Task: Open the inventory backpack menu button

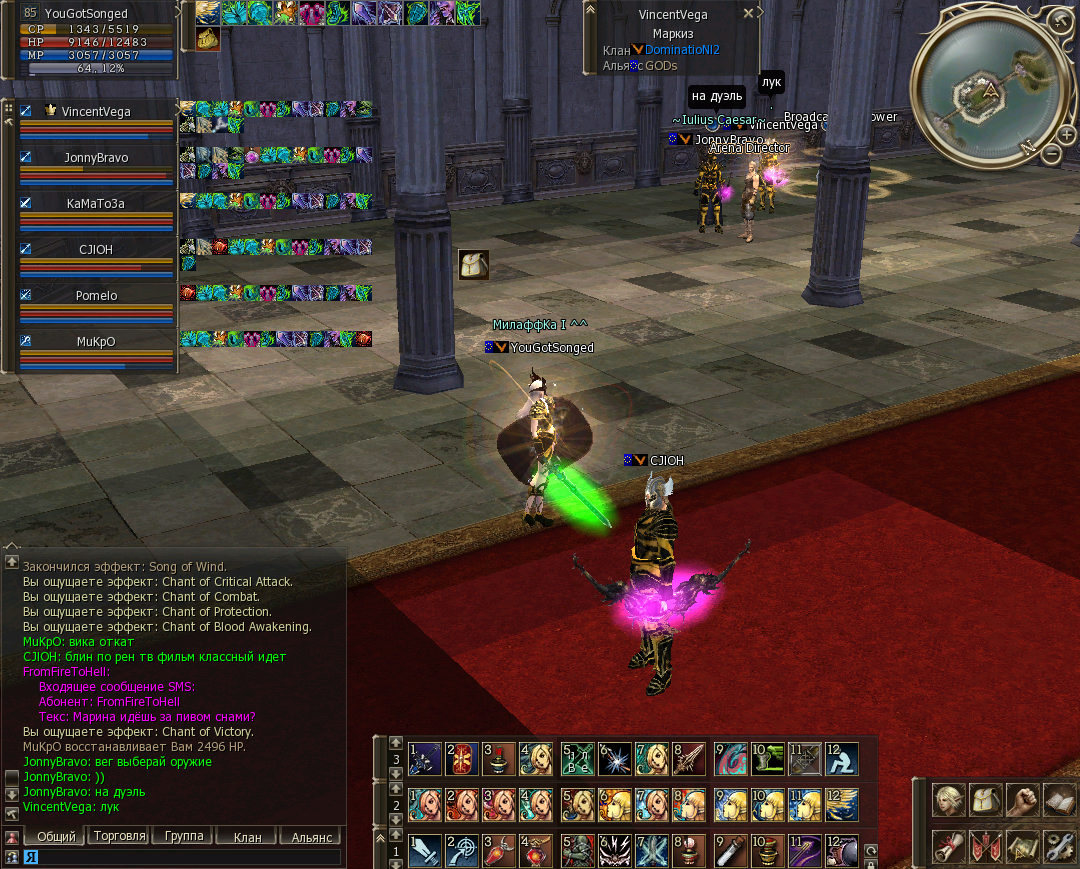Action: coord(985,801)
